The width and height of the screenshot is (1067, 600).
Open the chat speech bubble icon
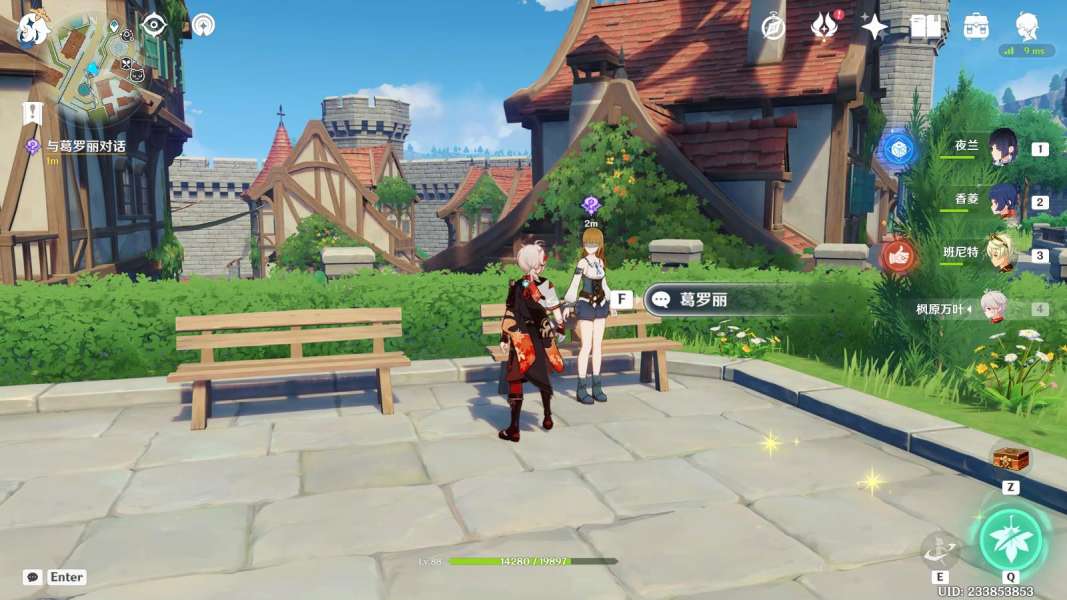click(x=32, y=577)
